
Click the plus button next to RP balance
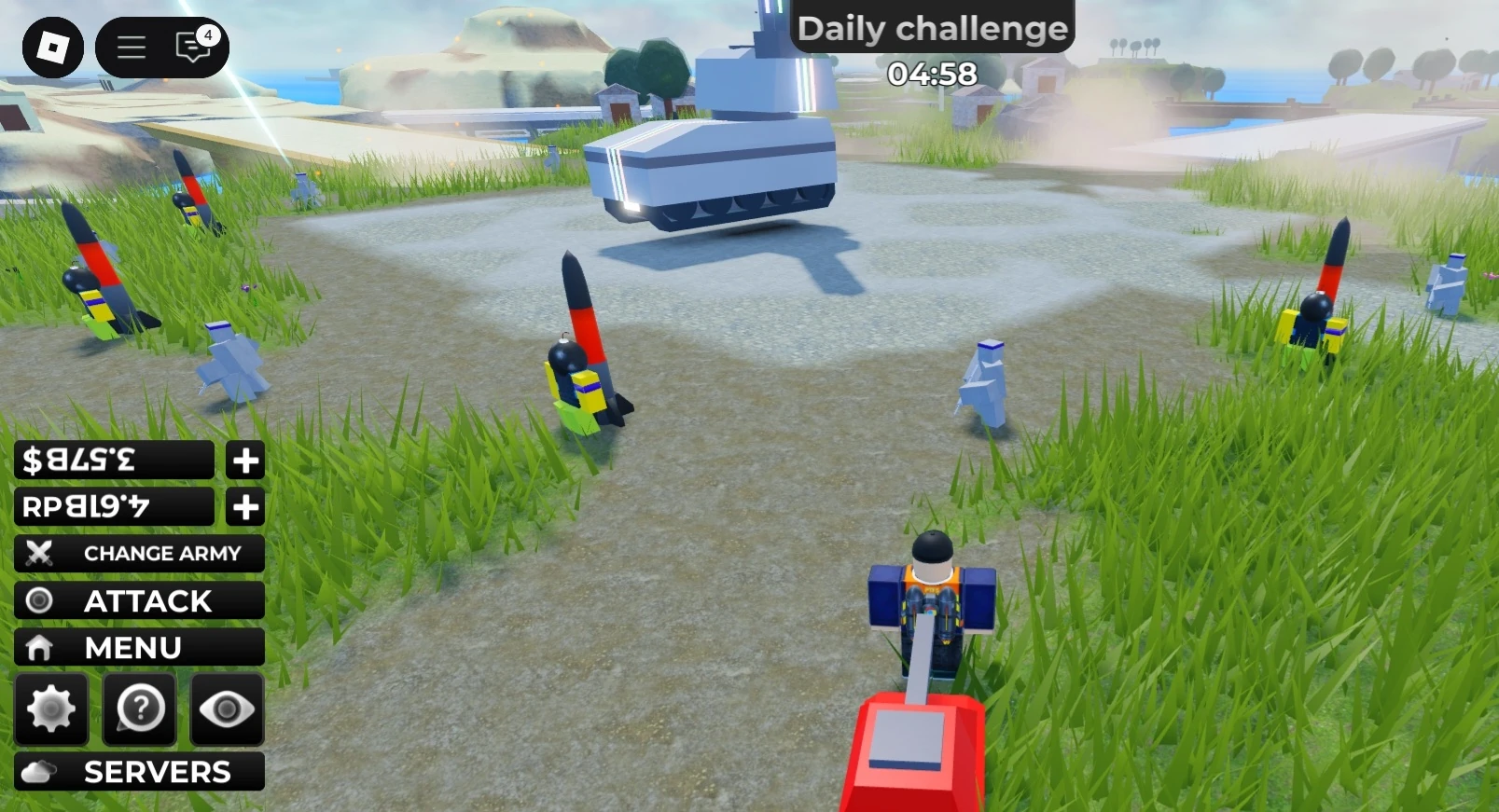(244, 506)
